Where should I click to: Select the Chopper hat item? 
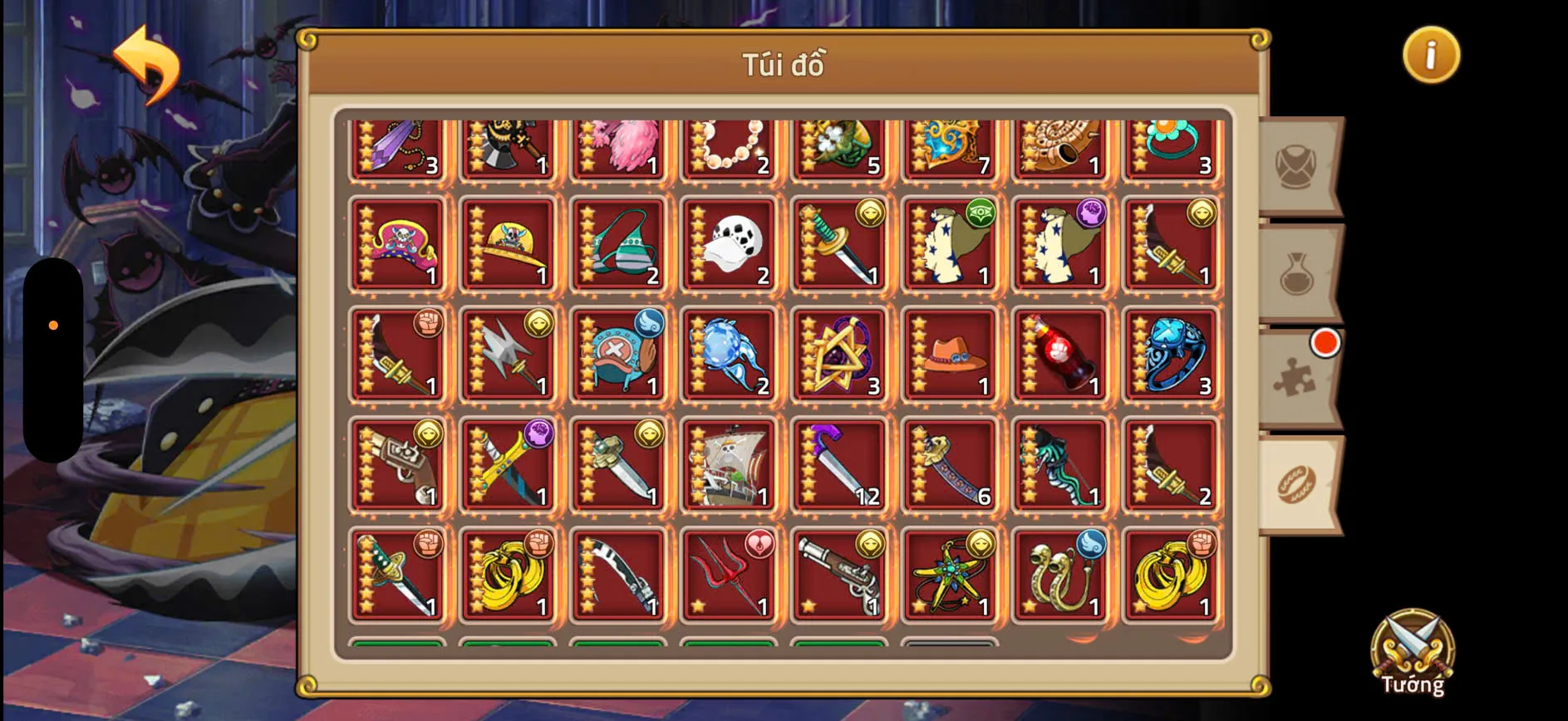point(618,356)
